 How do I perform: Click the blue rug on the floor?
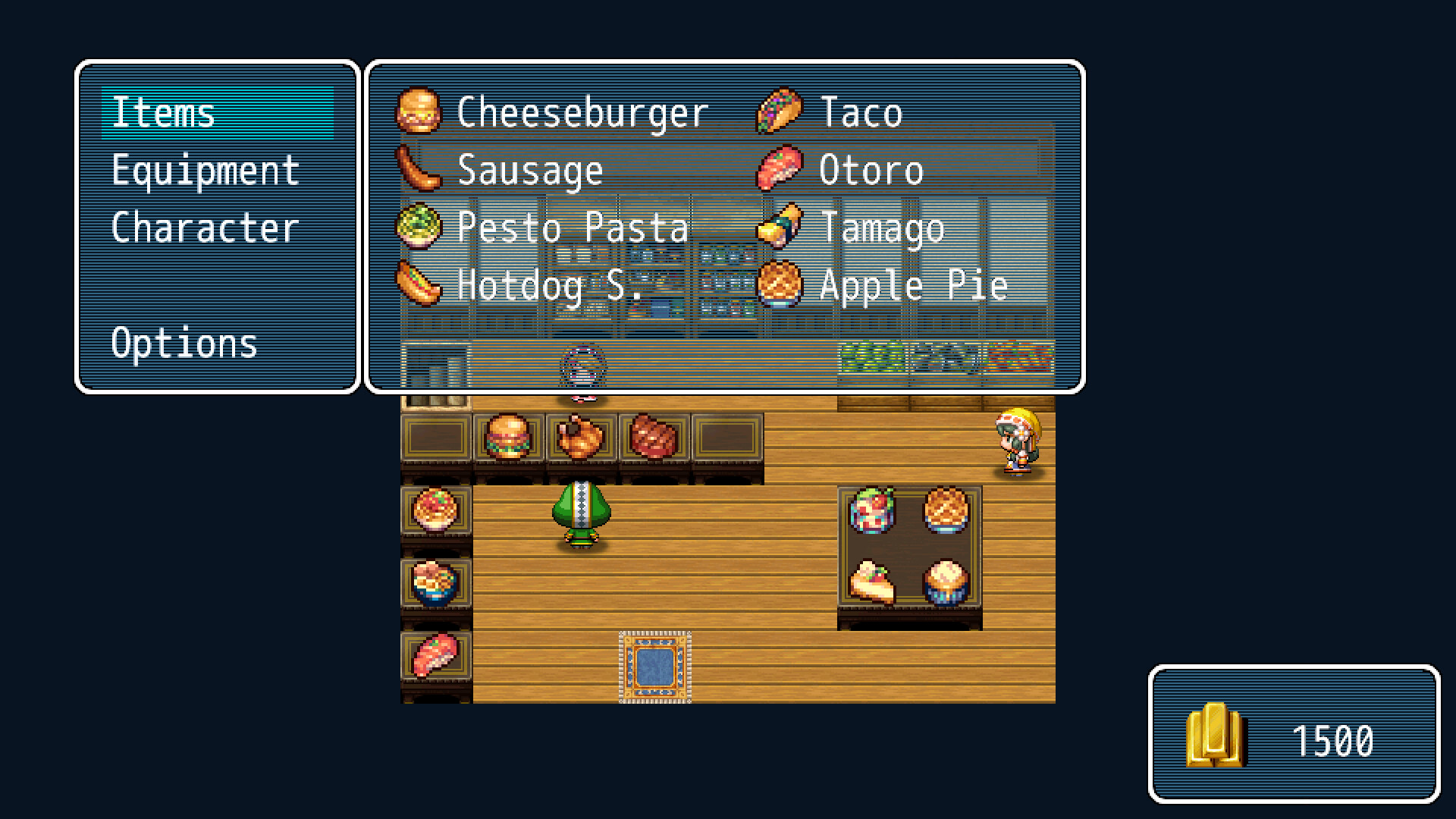click(x=655, y=667)
